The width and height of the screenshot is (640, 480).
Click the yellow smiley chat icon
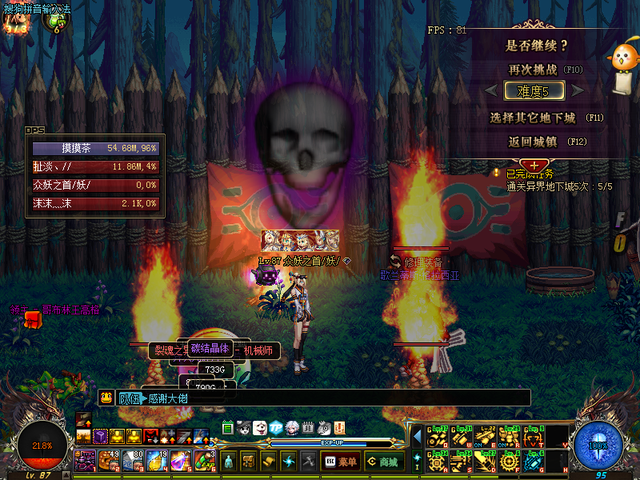click(x=106, y=397)
